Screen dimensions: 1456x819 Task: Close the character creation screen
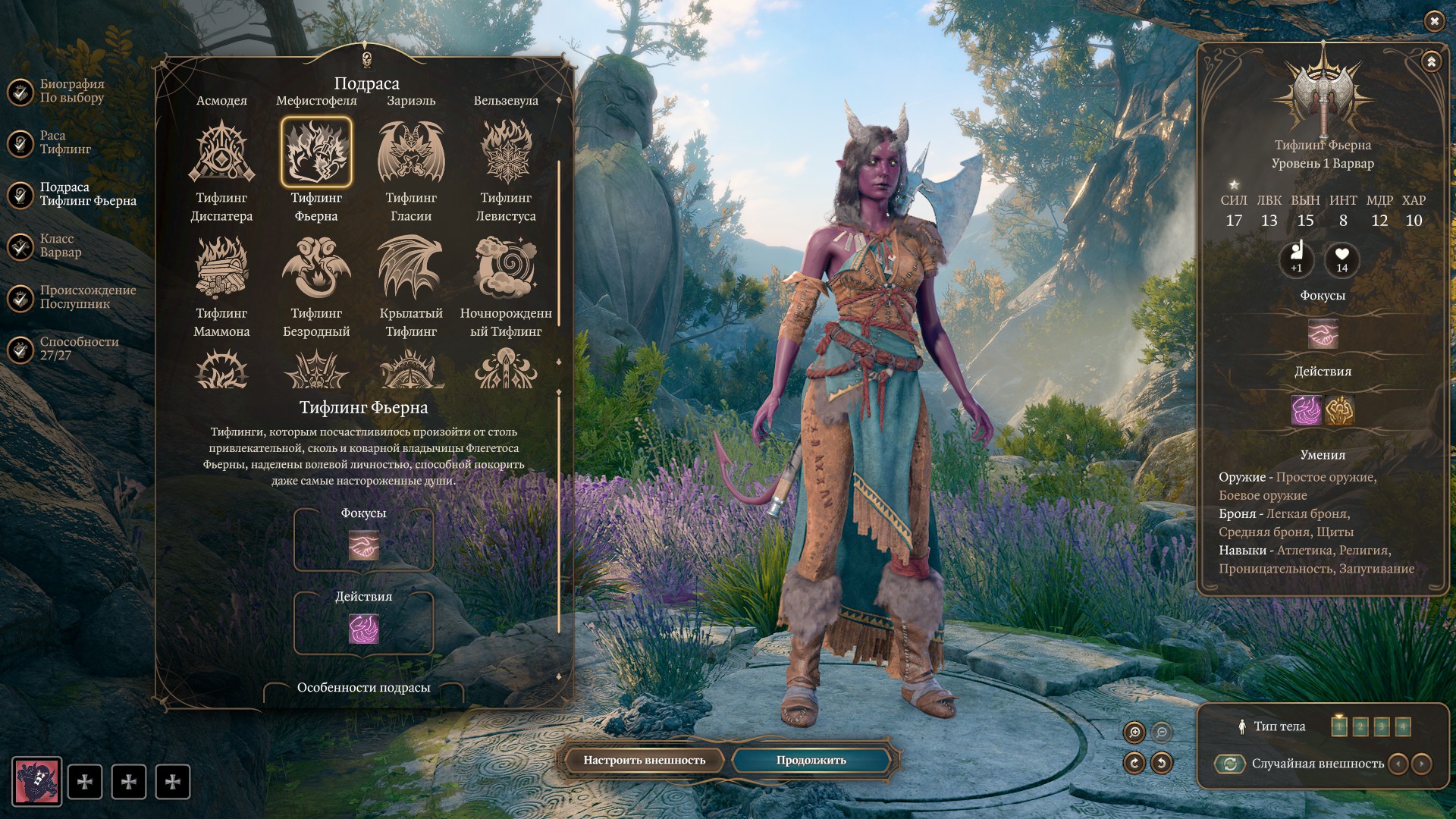[x=1434, y=21]
